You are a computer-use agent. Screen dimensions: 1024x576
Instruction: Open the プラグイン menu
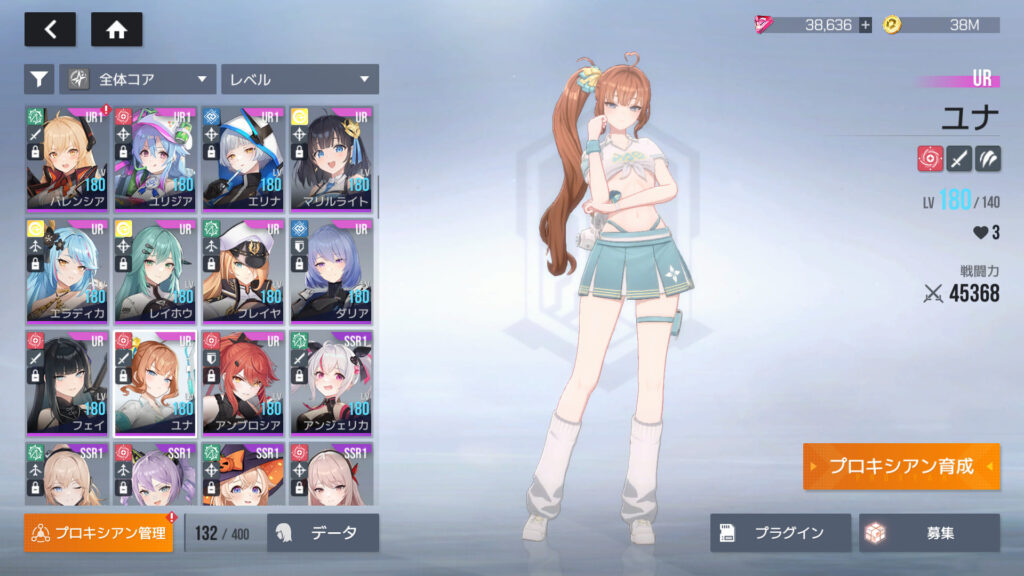pos(780,533)
